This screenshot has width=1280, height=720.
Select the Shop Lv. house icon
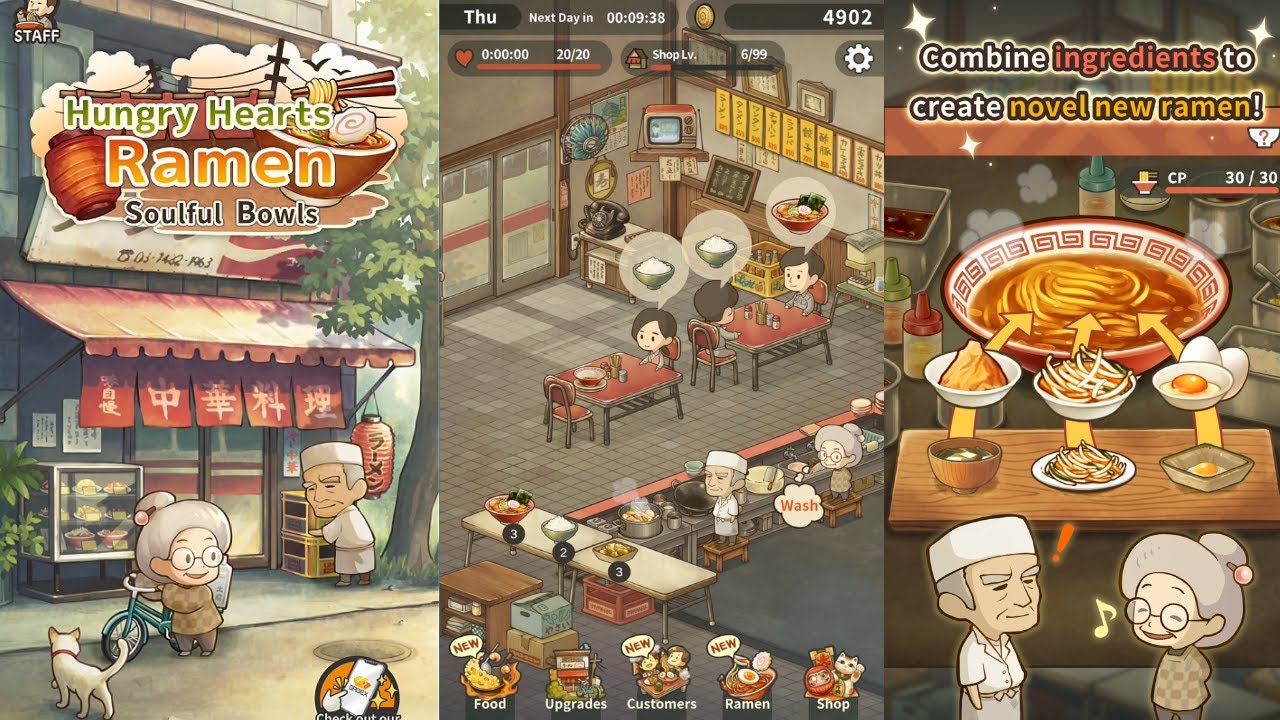point(634,57)
